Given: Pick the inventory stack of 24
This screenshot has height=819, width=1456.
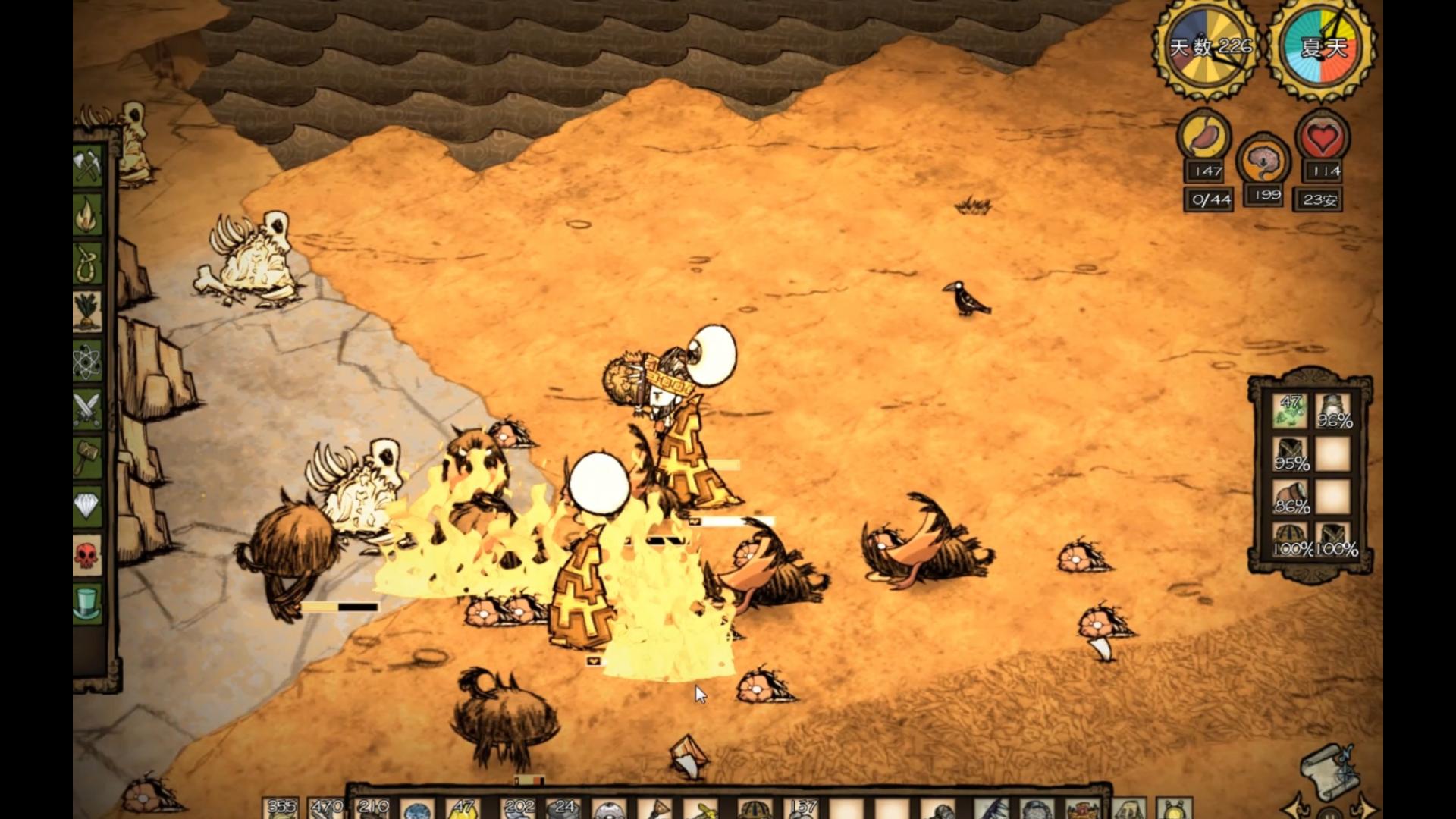Looking at the screenshot, I should (x=564, y=808).
